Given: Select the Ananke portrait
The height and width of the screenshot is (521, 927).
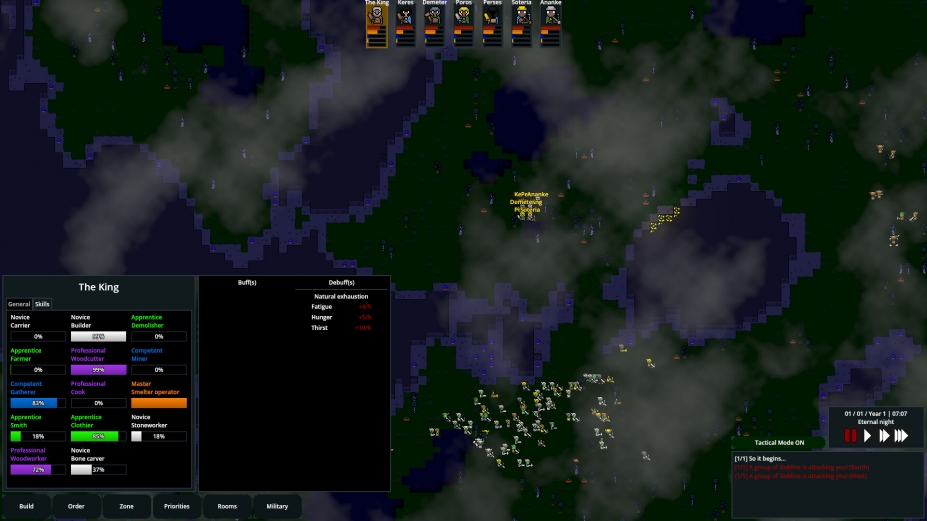Looking at the screenshot, I should [x=550, y=23].
